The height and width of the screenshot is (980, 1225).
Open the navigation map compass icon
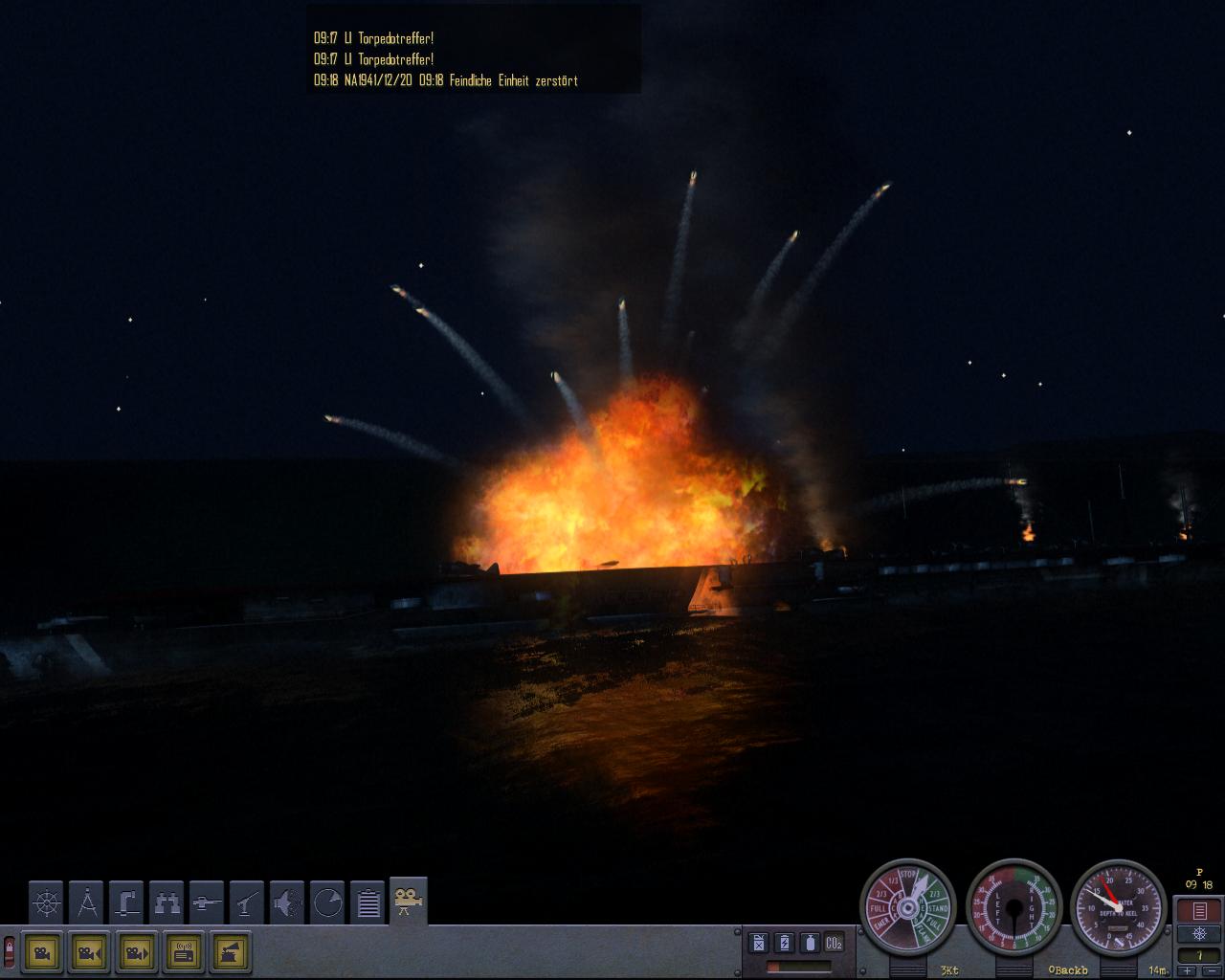(87, 902)
